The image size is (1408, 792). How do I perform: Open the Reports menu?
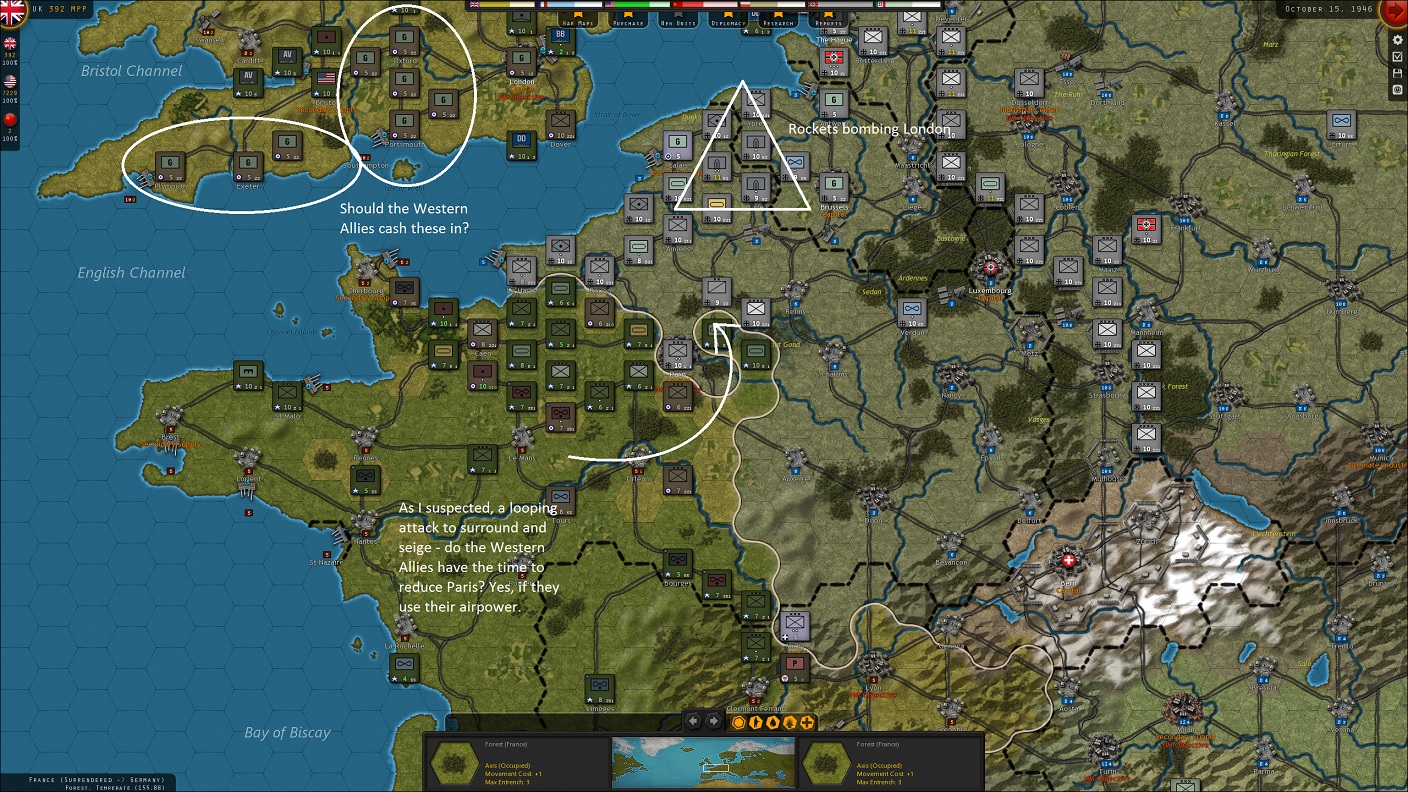830,22
